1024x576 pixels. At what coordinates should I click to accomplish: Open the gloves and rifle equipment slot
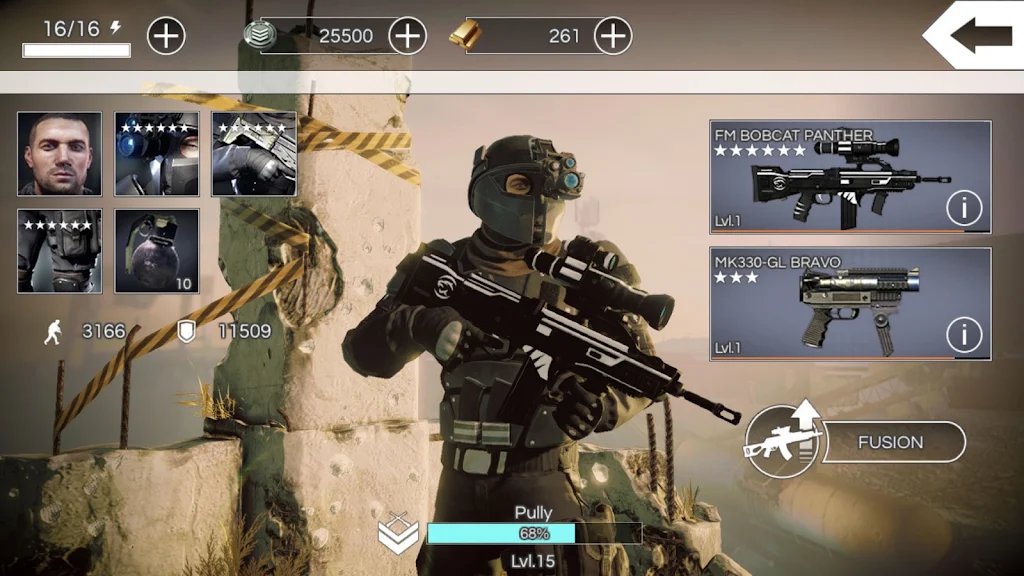click(254, 153)
